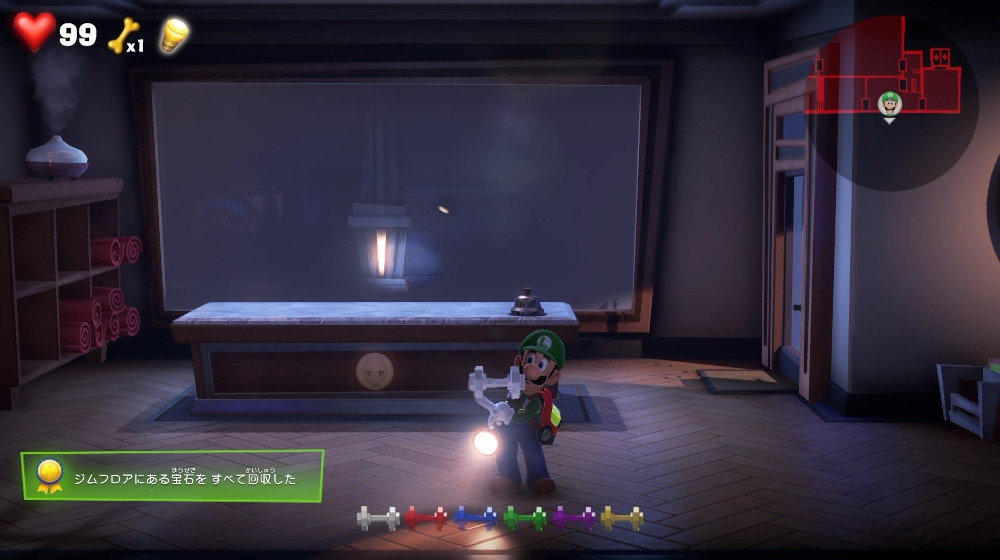Select the light bulb icon
The height and width of the screenshot is (560, 1000).
tap(174, 35)
